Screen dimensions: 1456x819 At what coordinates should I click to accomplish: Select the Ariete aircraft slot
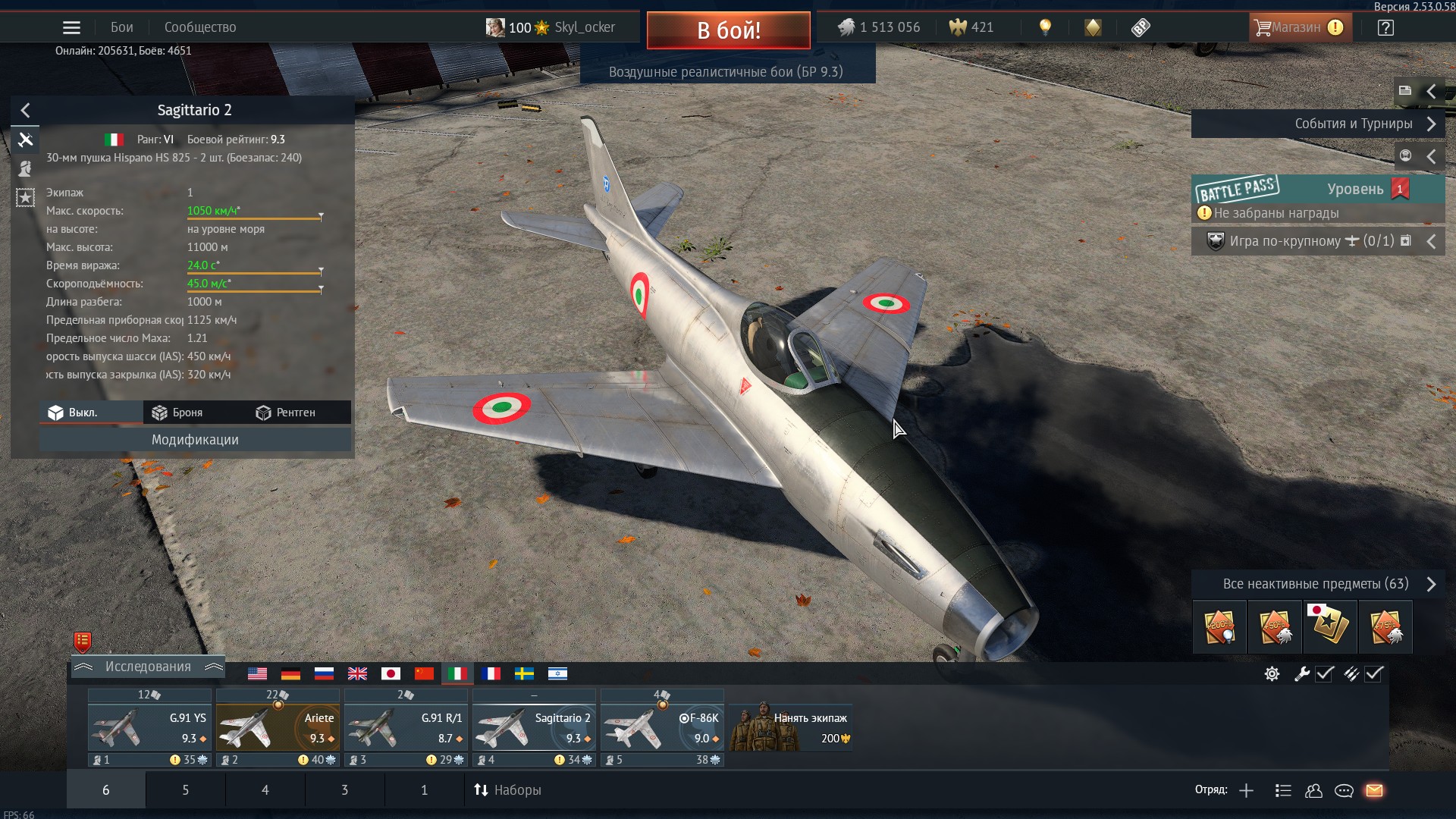[278, 727]
